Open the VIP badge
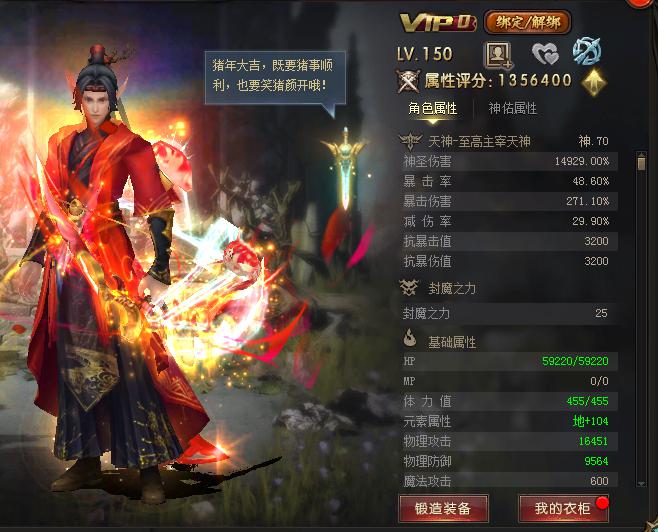 [438, 22]
